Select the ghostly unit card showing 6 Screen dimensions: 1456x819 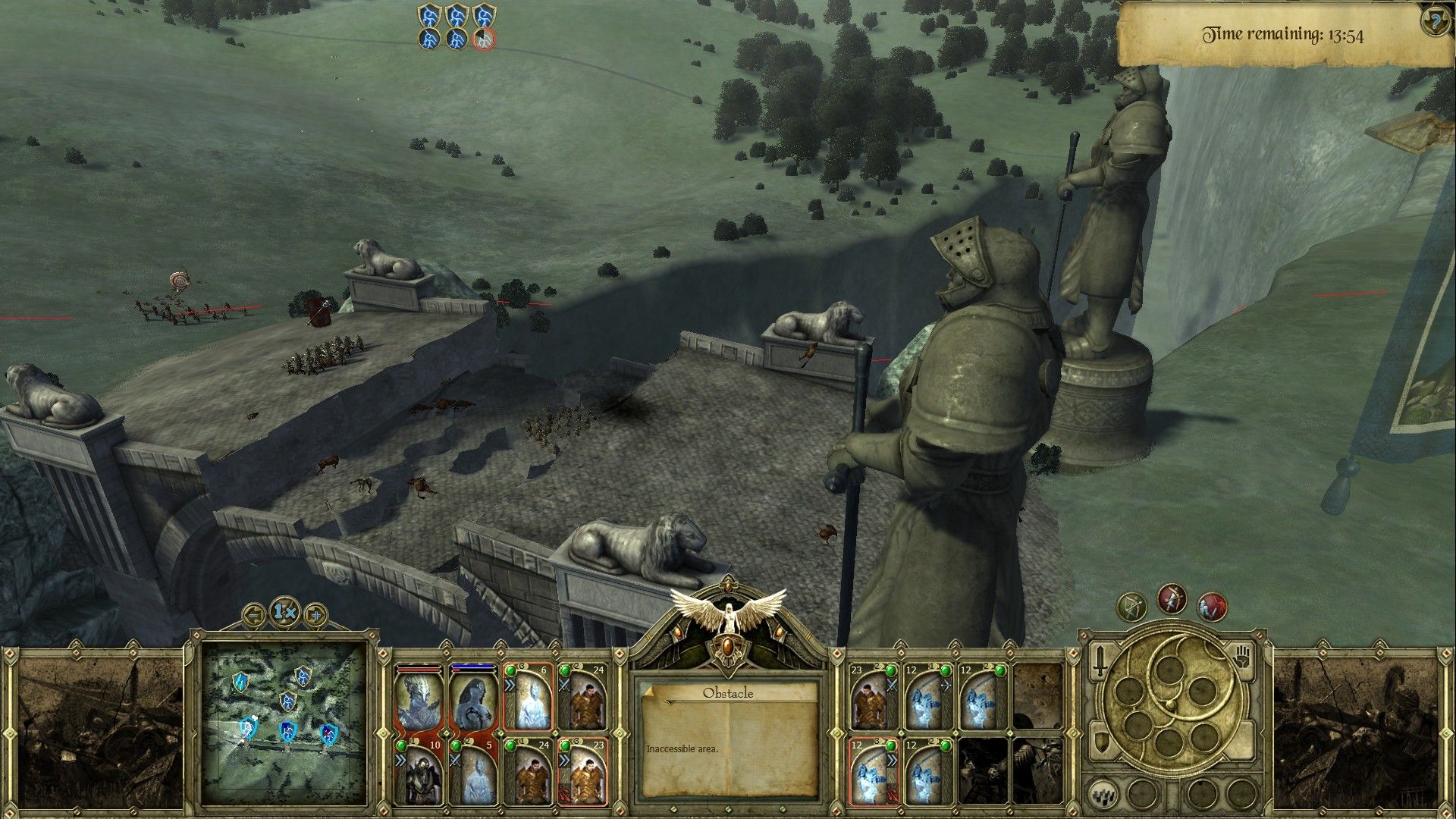pyautogui.click(x=527, y=700)
